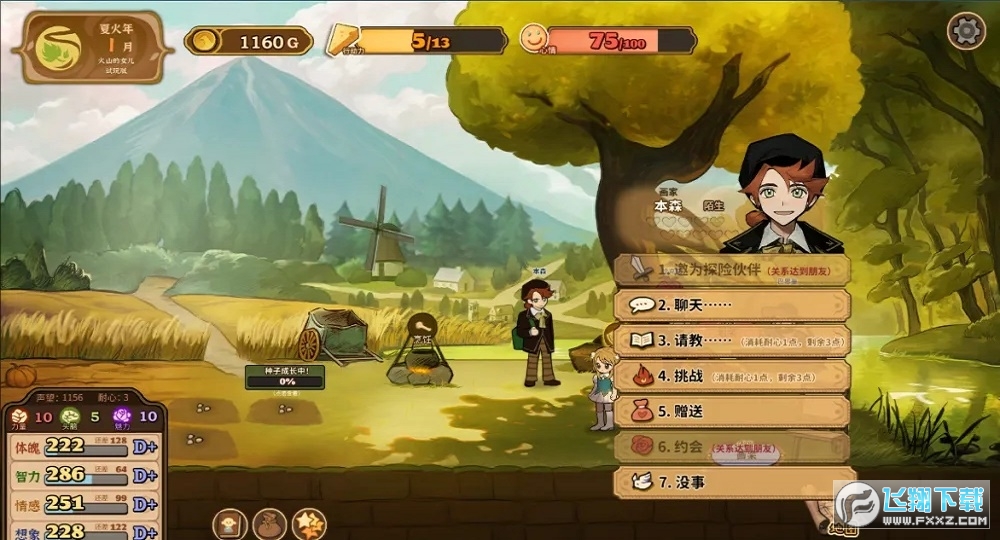This screenshot has height=540, width=1000.
Task: Open the character portrait book icon
Action: 230,523
